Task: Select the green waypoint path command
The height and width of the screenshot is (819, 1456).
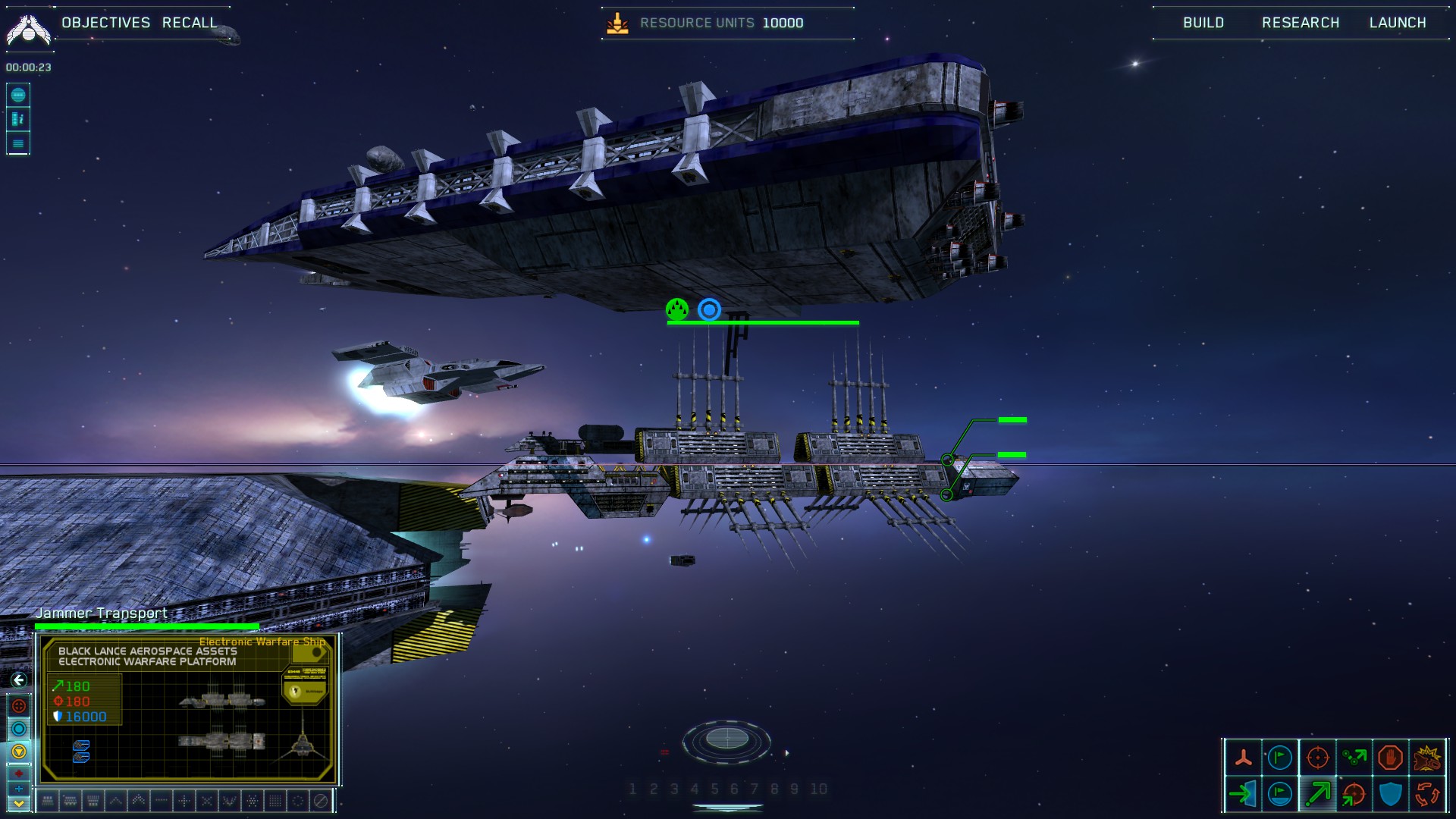Action: pyautogui.click(x=1354, y=758)
